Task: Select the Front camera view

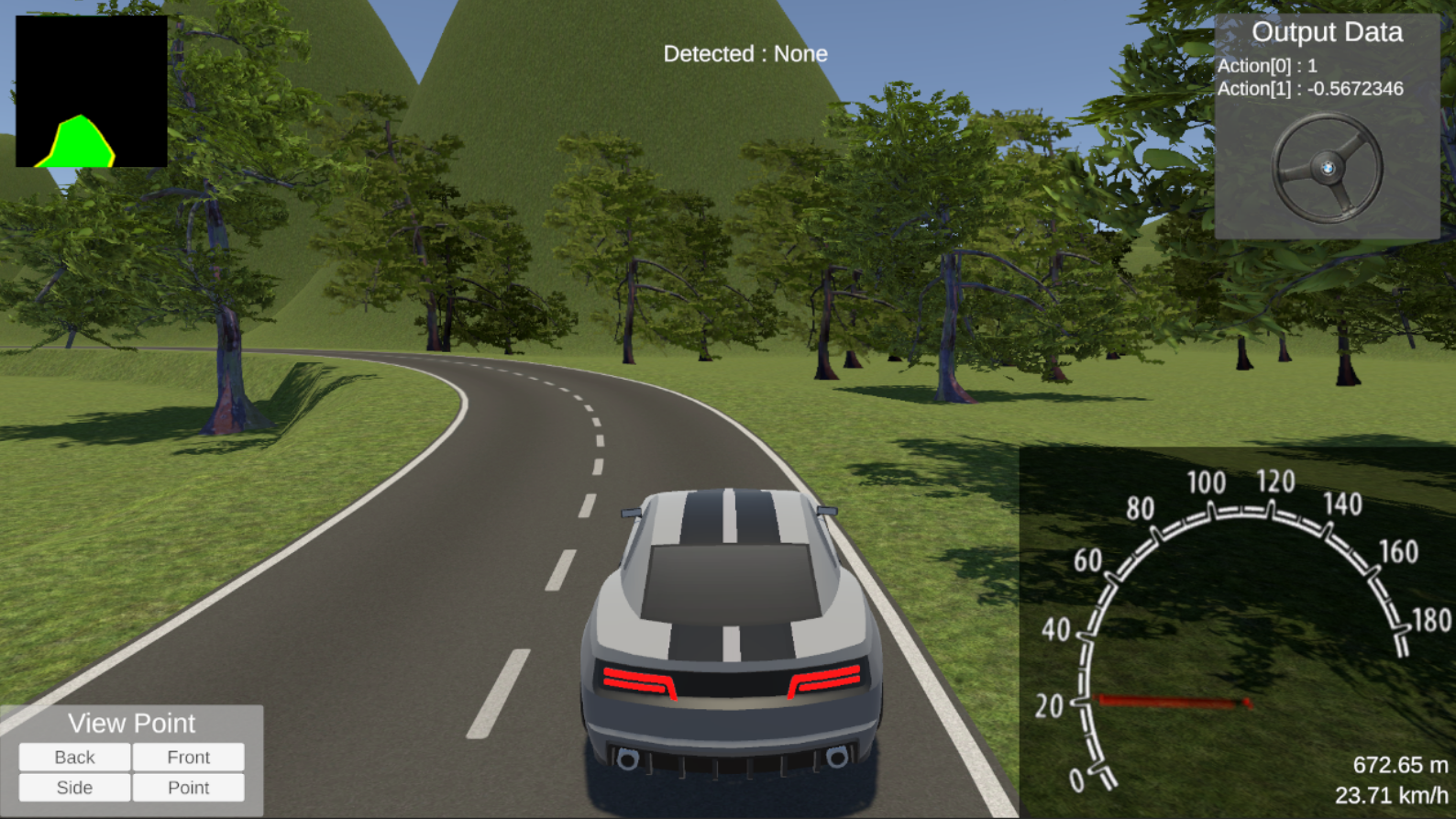Action: click(x=188, y=757)
